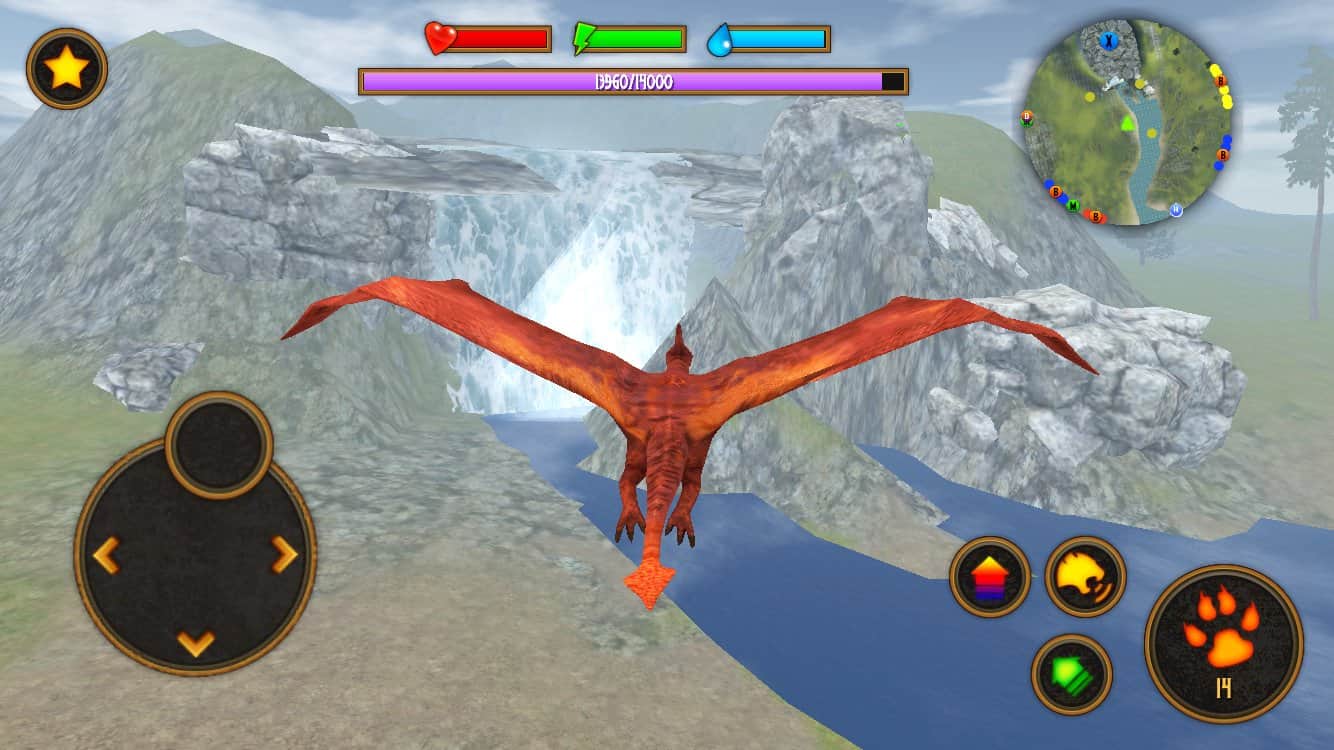This screenshot has height=750, width=1334.
Task: Tap the paw print attack button
Action: point(1223,643)
